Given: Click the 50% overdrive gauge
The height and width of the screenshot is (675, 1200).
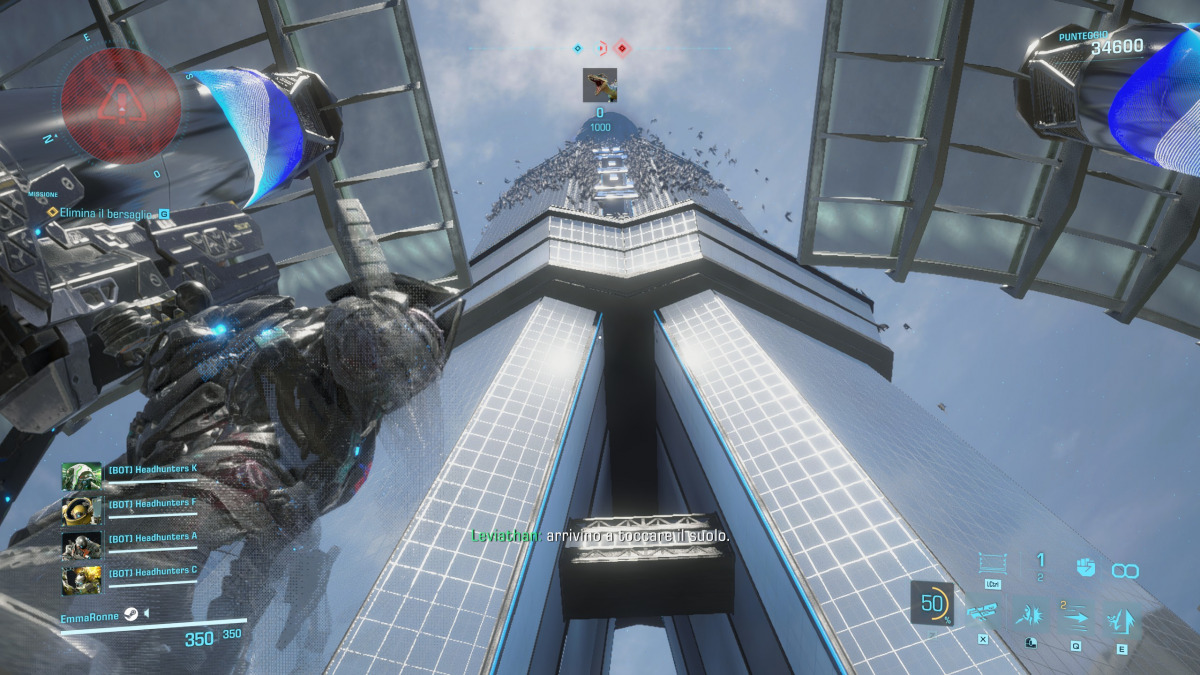Looking at the screenshot, I should tap(932, 604).
